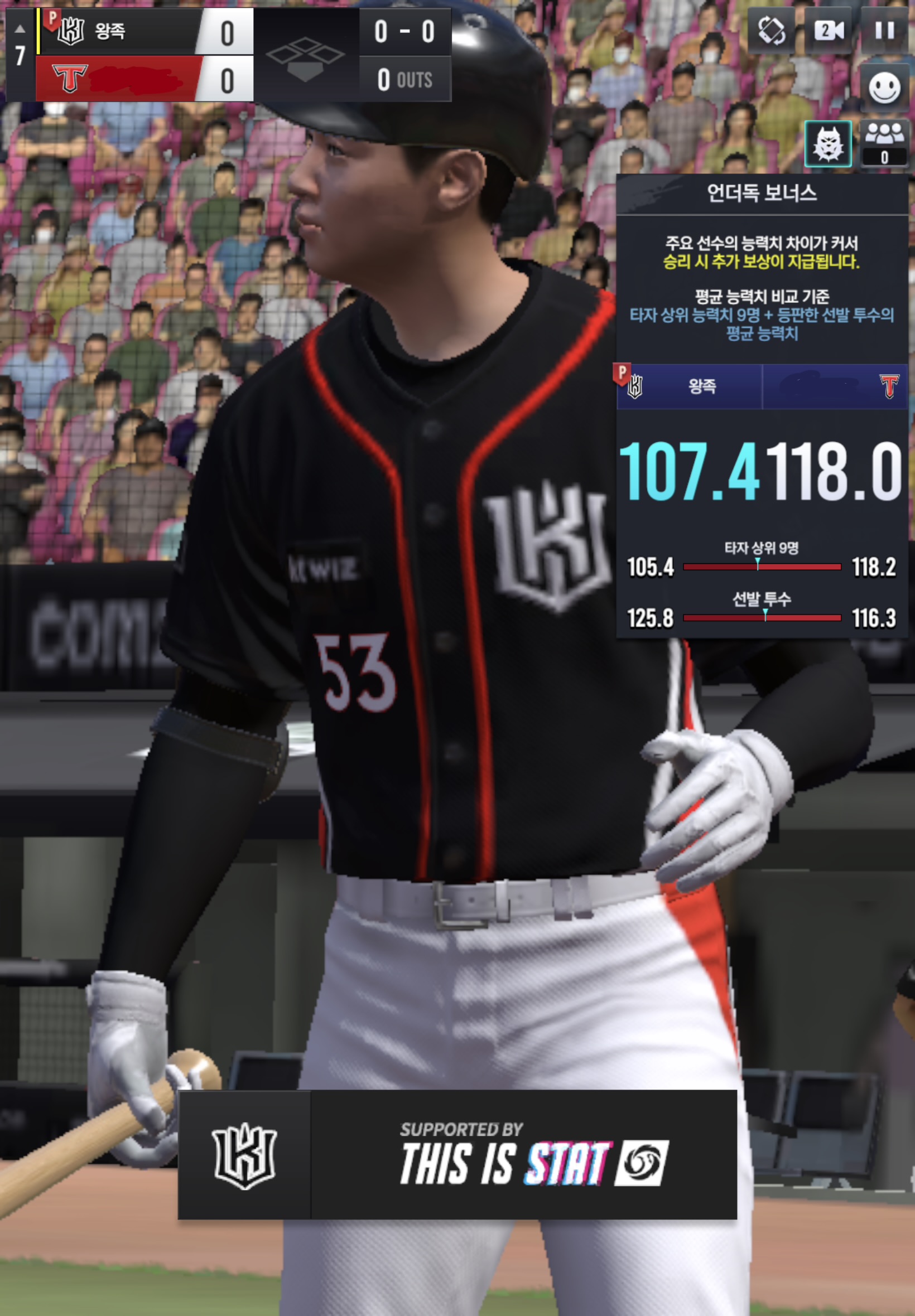Toggle the underdog bonus bulldog icon

point(828,144)
